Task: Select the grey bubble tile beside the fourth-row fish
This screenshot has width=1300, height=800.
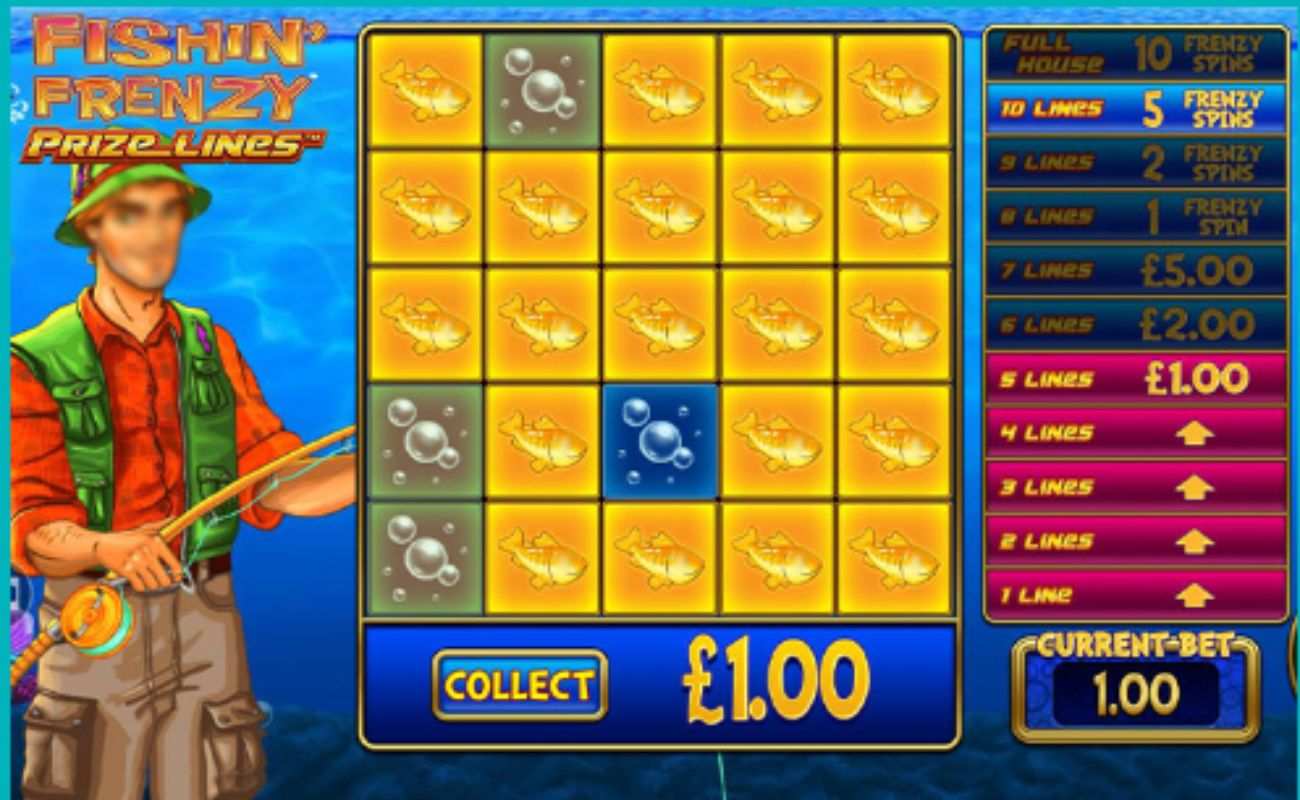Action: coord(424,440)
